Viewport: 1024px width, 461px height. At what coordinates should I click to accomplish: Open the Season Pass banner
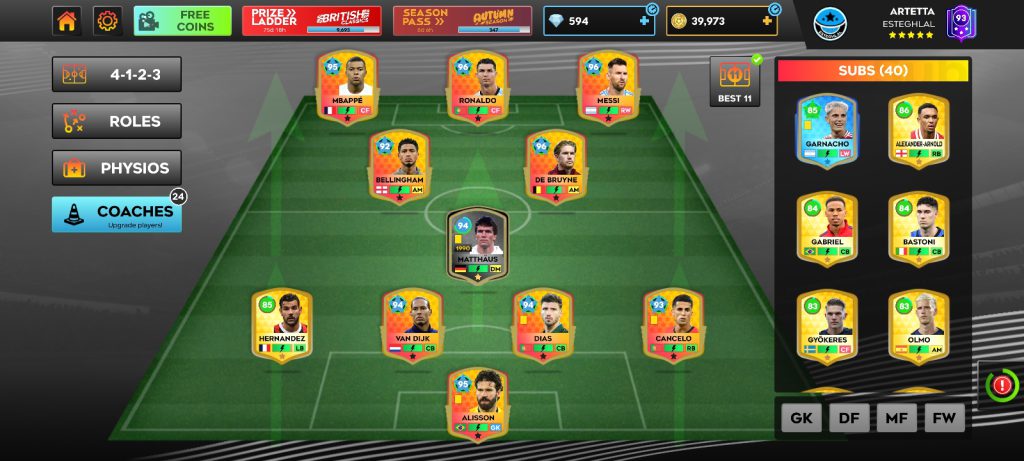[x=462, y=20]
